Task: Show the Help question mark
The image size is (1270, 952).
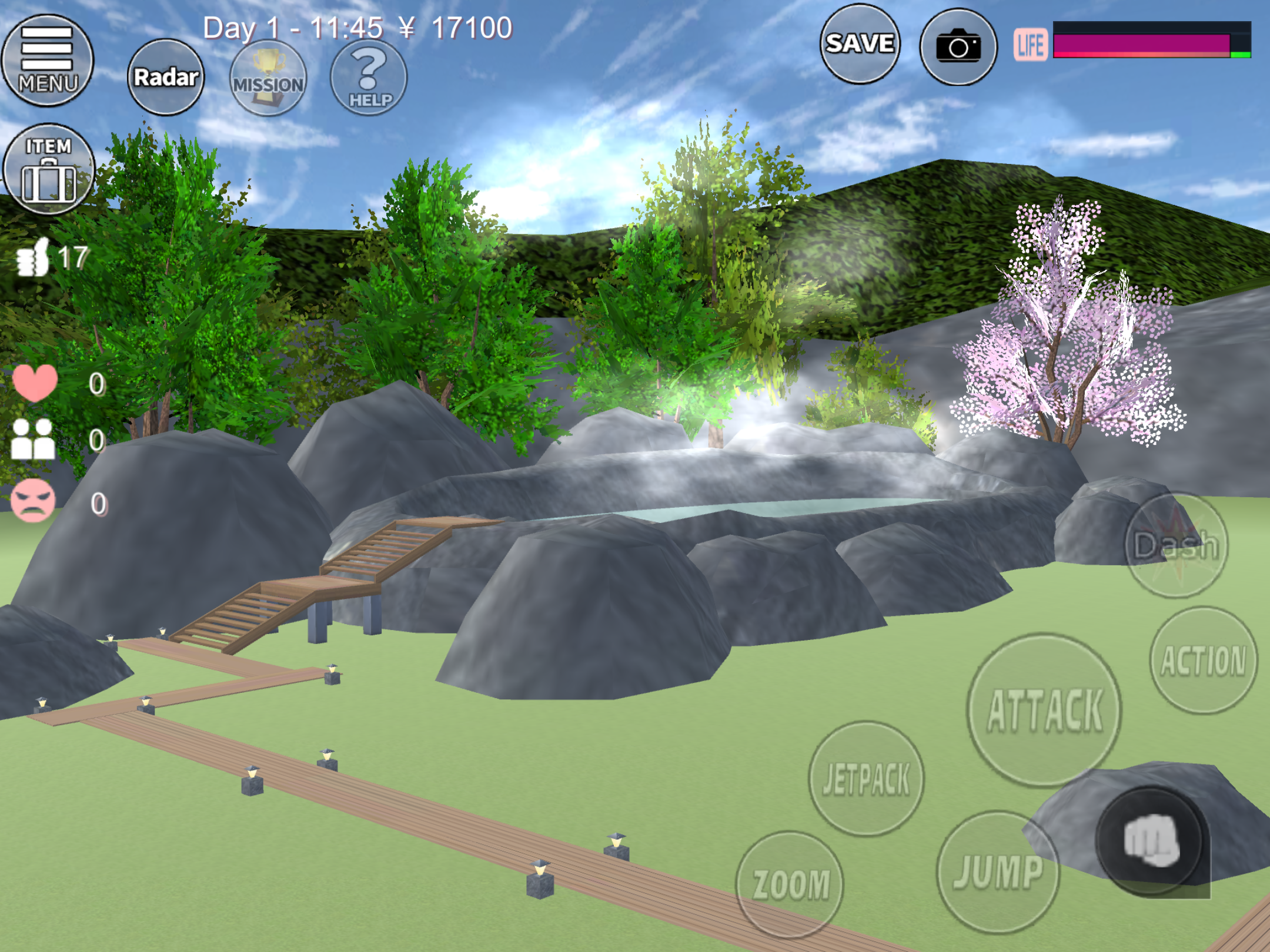Action: [369, 78]
